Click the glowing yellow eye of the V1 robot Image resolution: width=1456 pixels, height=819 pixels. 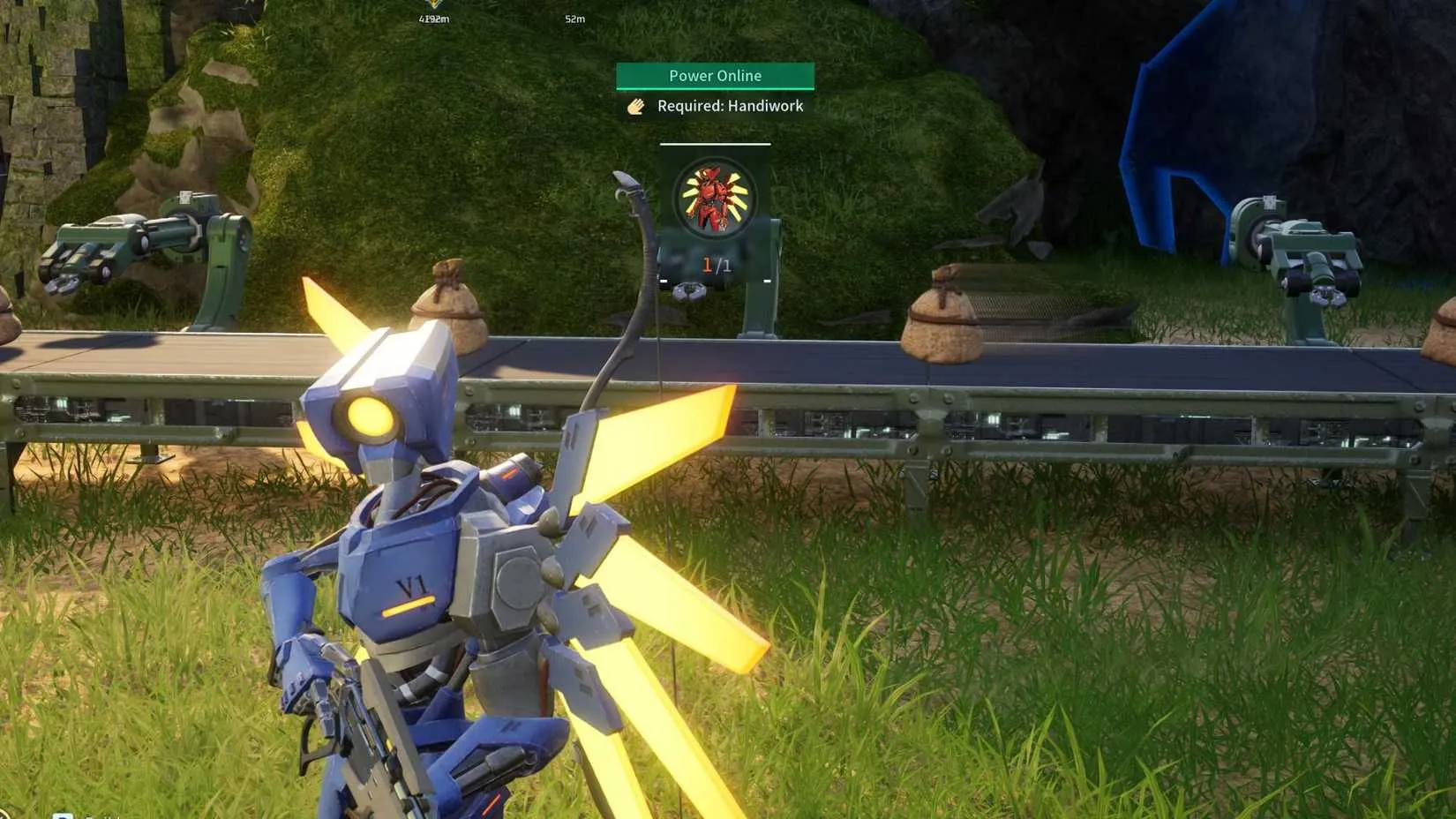371,415
